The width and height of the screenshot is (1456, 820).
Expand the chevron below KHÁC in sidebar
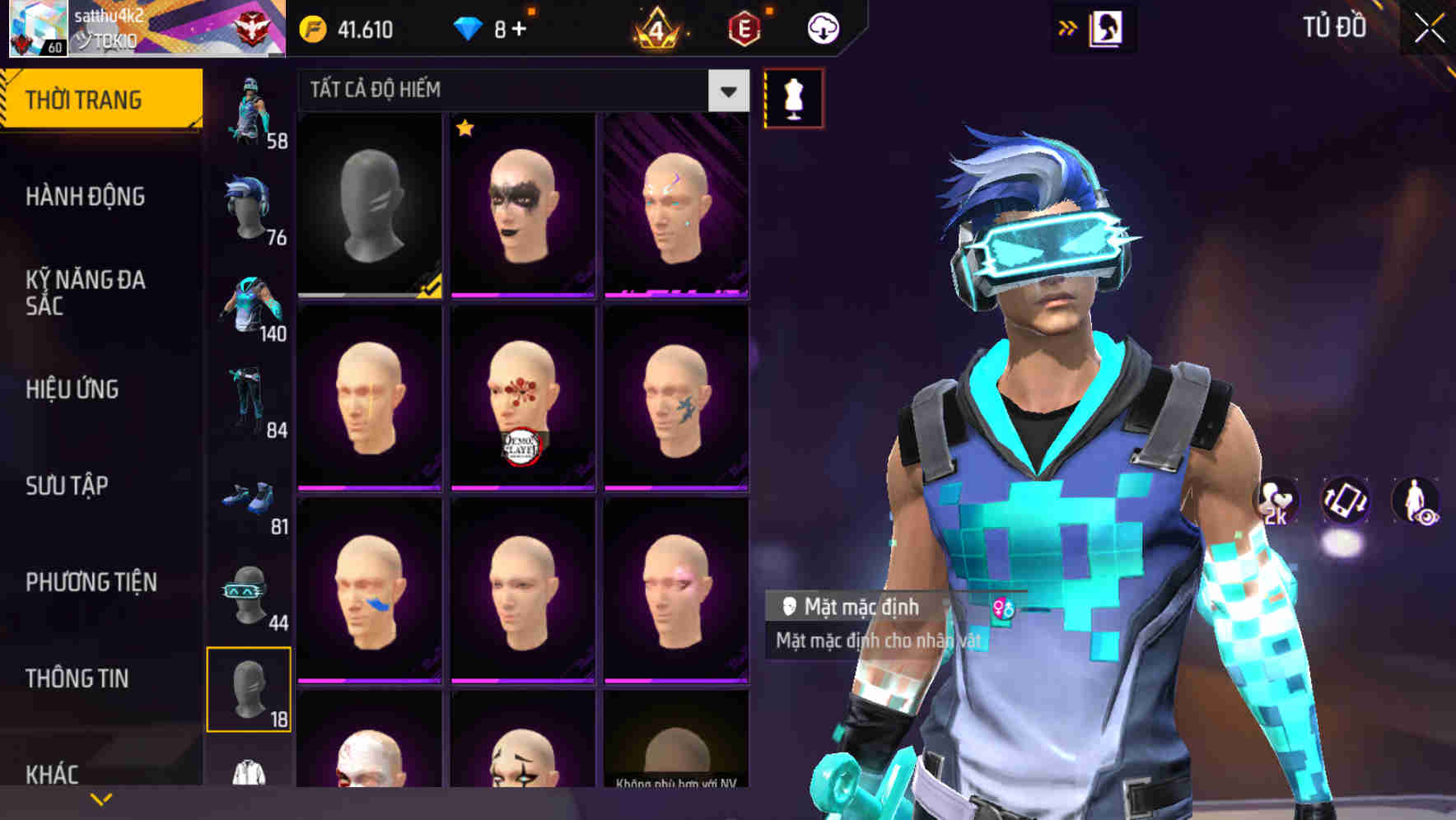coord(100,798)
